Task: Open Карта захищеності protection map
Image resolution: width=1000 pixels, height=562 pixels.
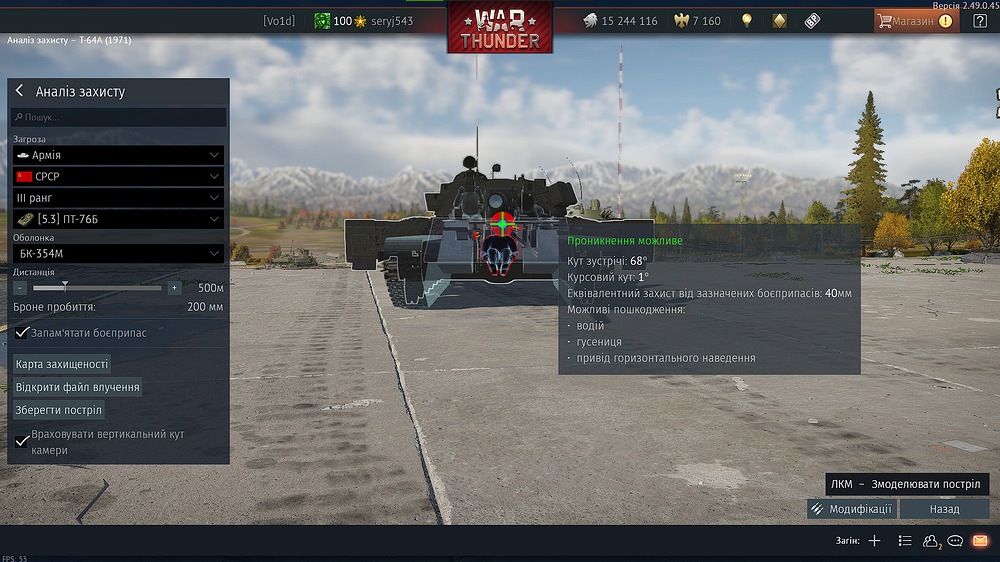Action: pyautogui.click(x=62, y=364)
